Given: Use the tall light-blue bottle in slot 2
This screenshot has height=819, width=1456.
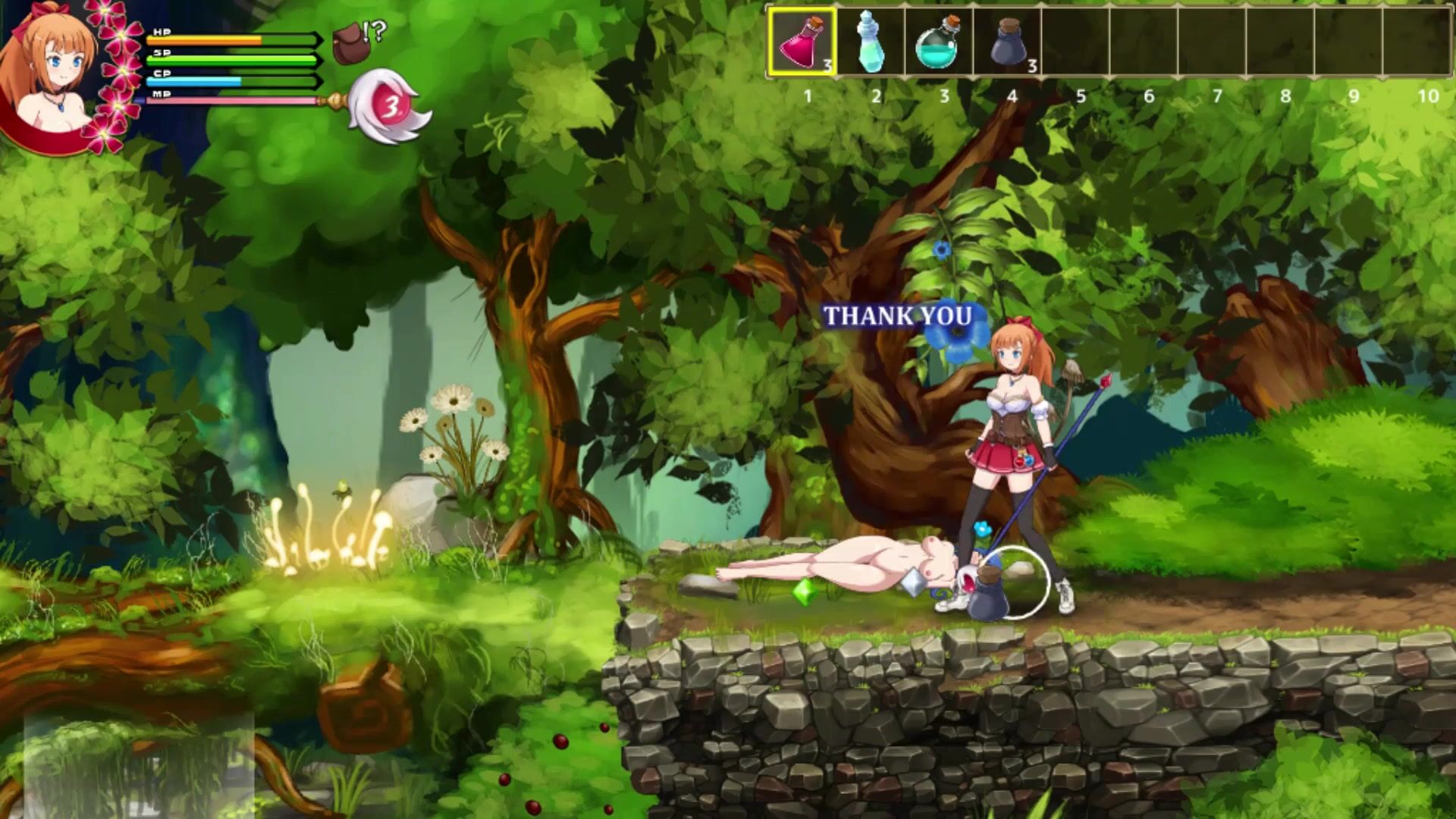Looking at the screenshot, I should tap(871, 42).
